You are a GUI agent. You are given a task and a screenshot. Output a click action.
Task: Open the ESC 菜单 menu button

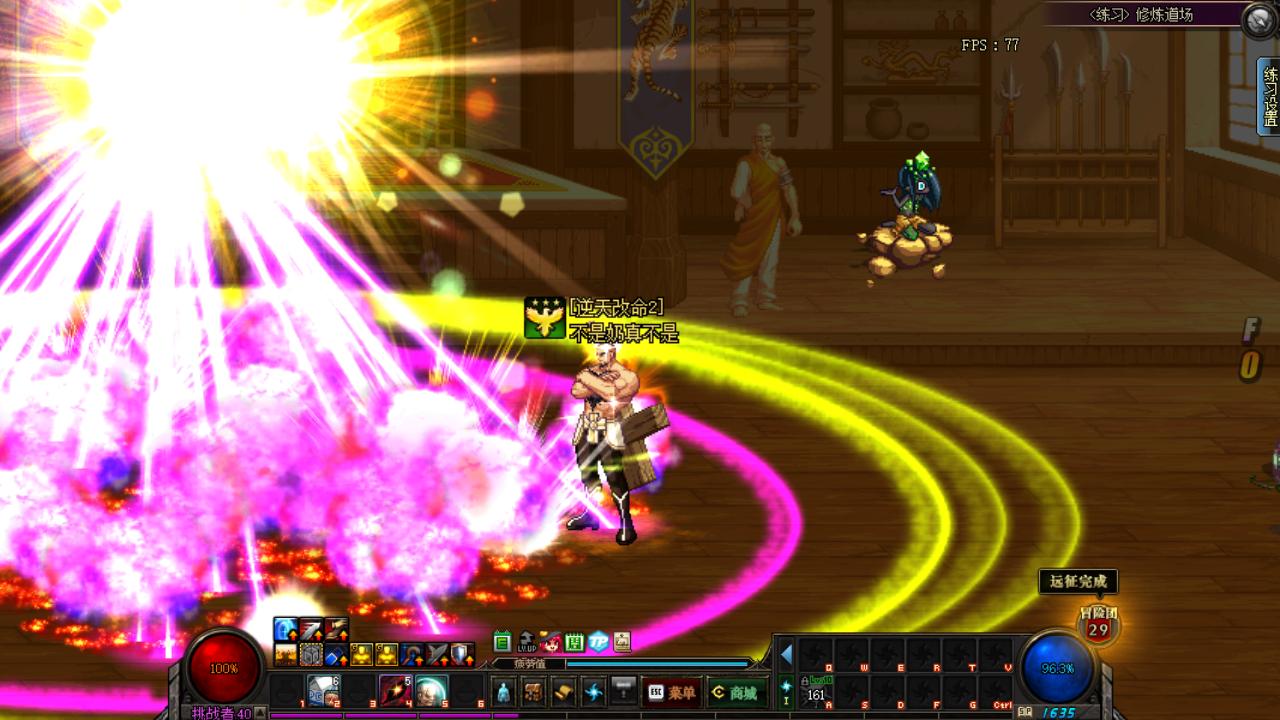(671, 692)
